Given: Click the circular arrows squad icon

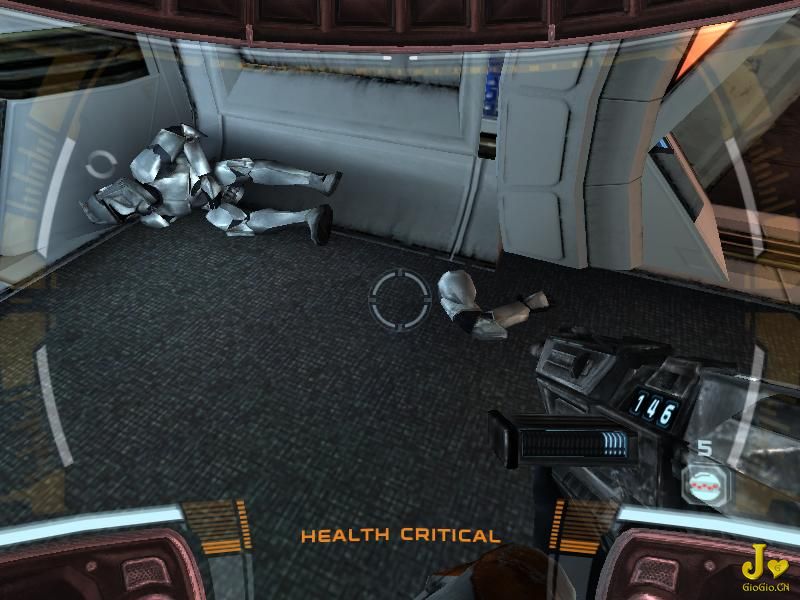Looking at the screenshot, I should pyautogui.click(x=100, y=164).
